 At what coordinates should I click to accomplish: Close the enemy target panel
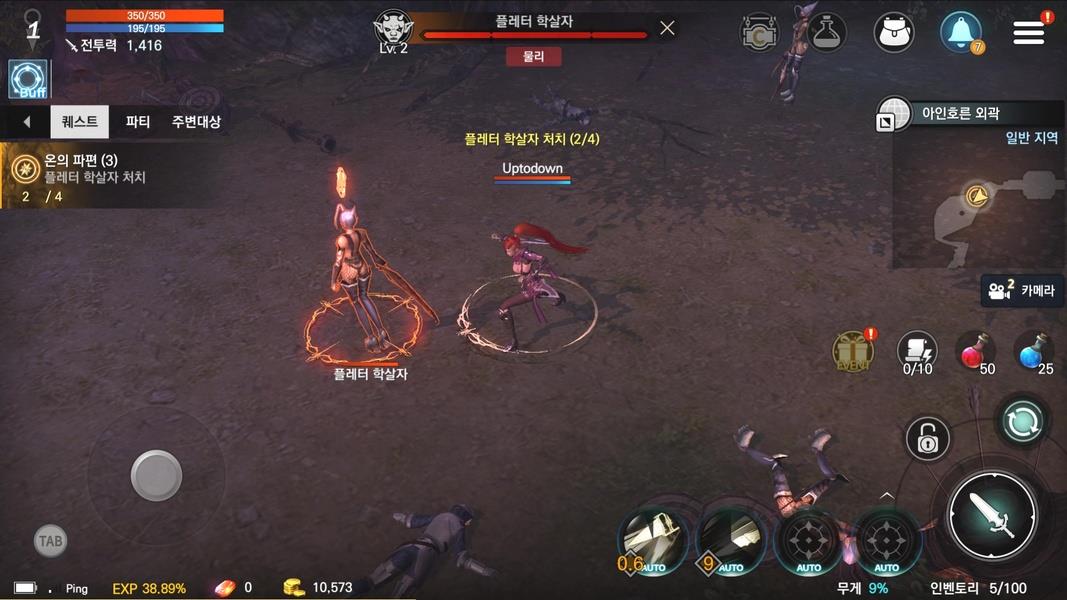point(667,28)
